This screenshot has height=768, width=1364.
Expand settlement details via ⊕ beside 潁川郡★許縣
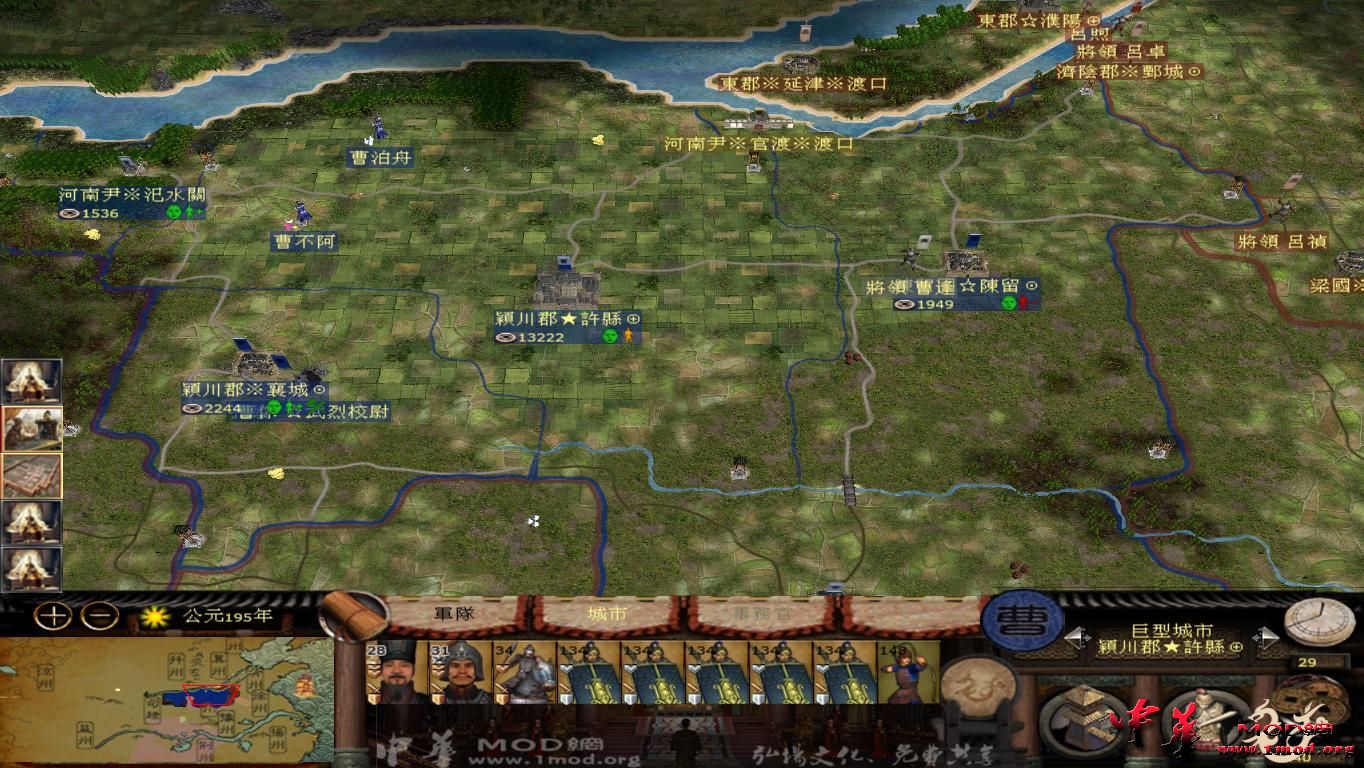(1235, 646)
